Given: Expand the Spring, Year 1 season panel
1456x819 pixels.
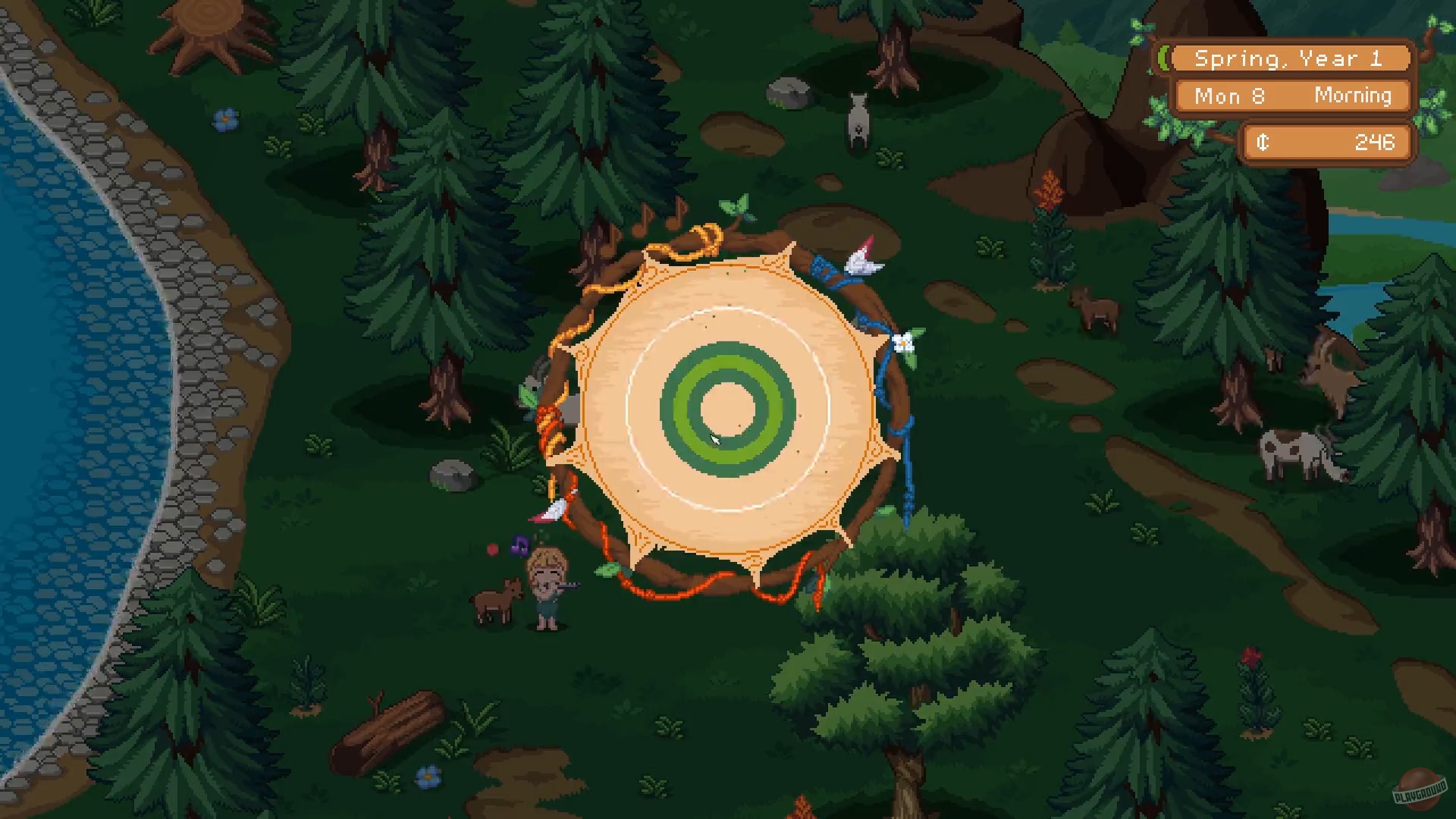Looking at the screenshot, I should point(1291,58).
